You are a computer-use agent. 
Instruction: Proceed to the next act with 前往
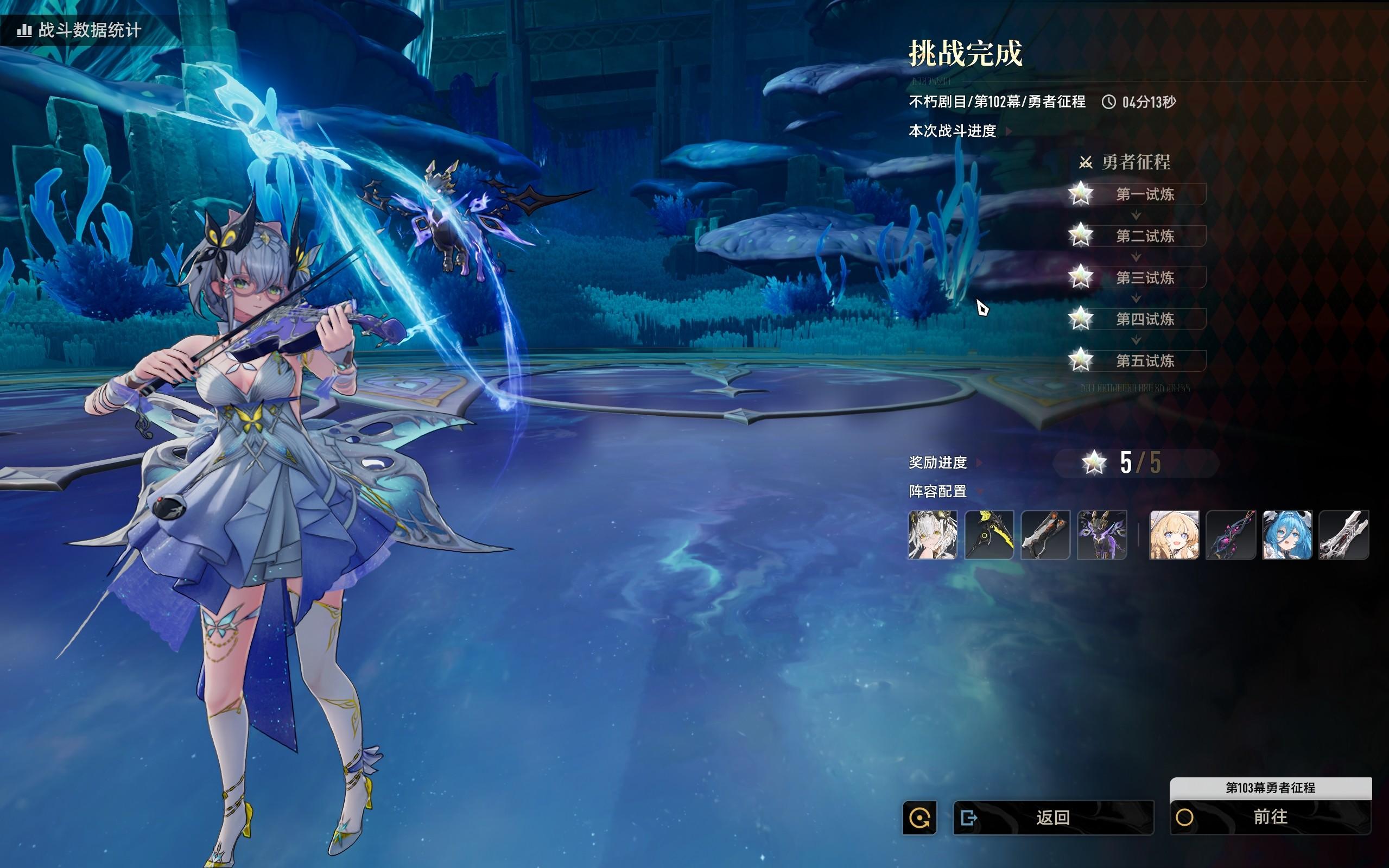(1270, 818)
